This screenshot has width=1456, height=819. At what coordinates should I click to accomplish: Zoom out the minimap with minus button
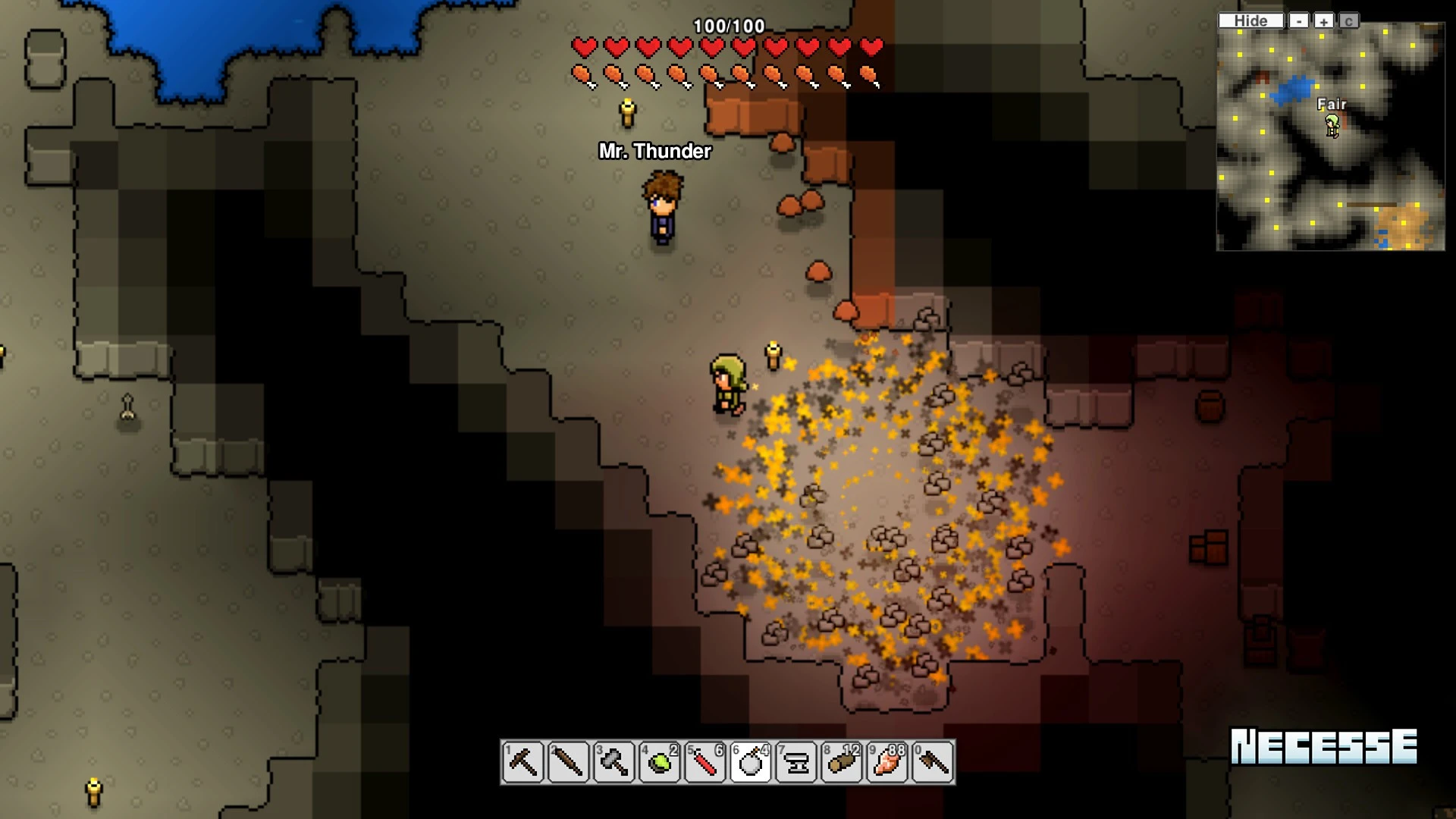tap(1299, 21)
